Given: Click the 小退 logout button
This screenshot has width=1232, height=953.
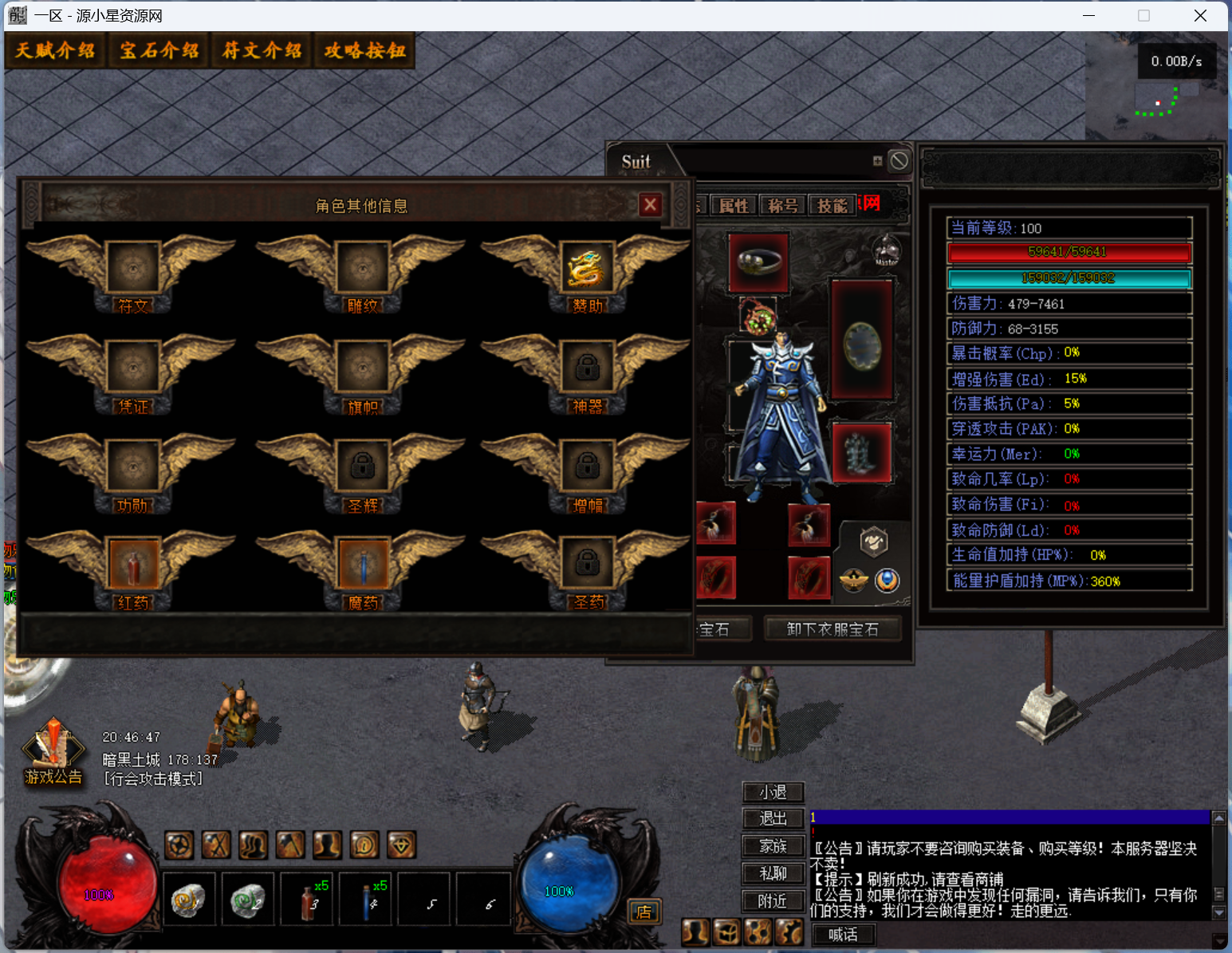Looking at the screenshot, I should coord(773,792).
